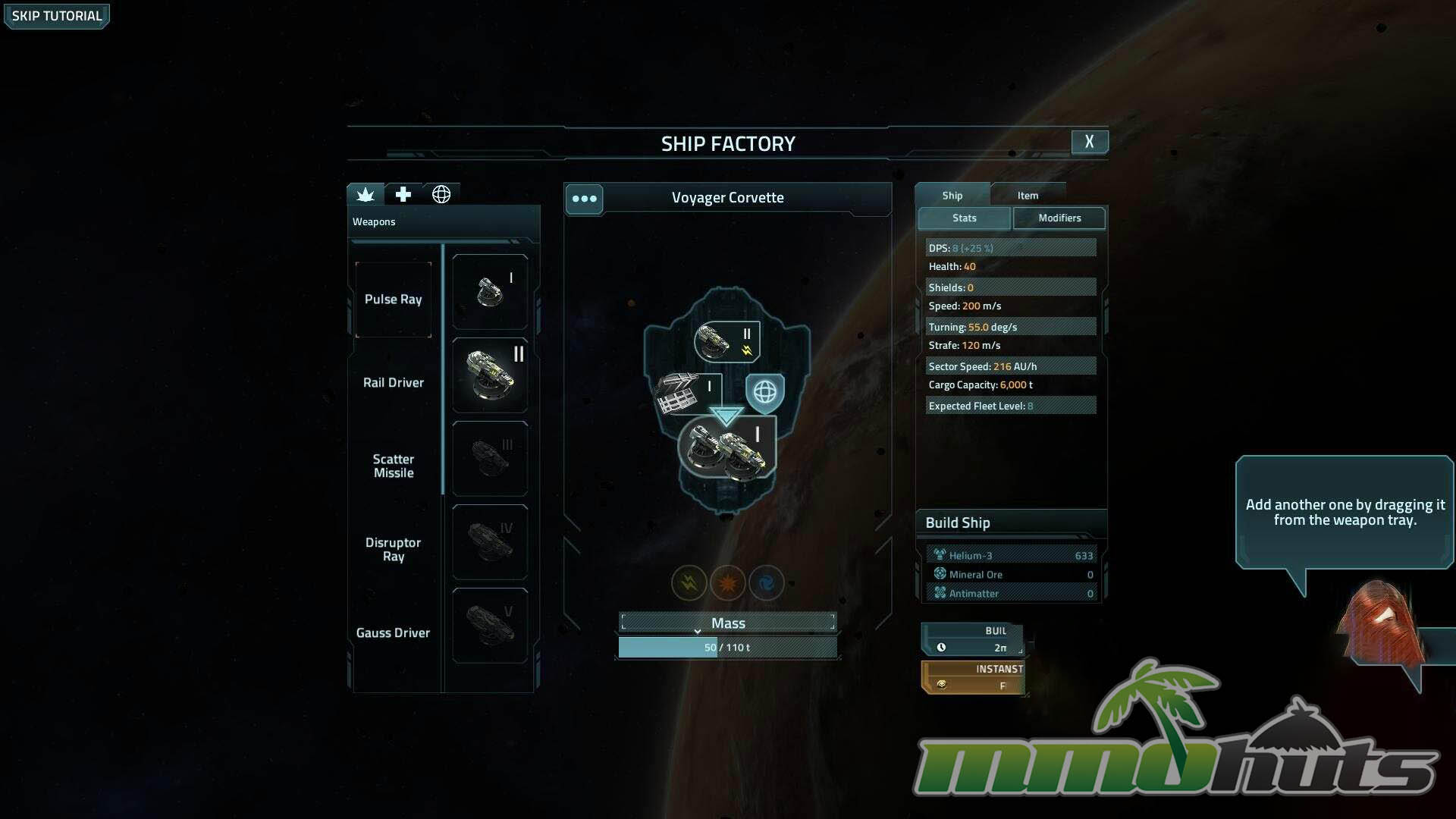Select the globe shield slot on ship

click(764, 392)
